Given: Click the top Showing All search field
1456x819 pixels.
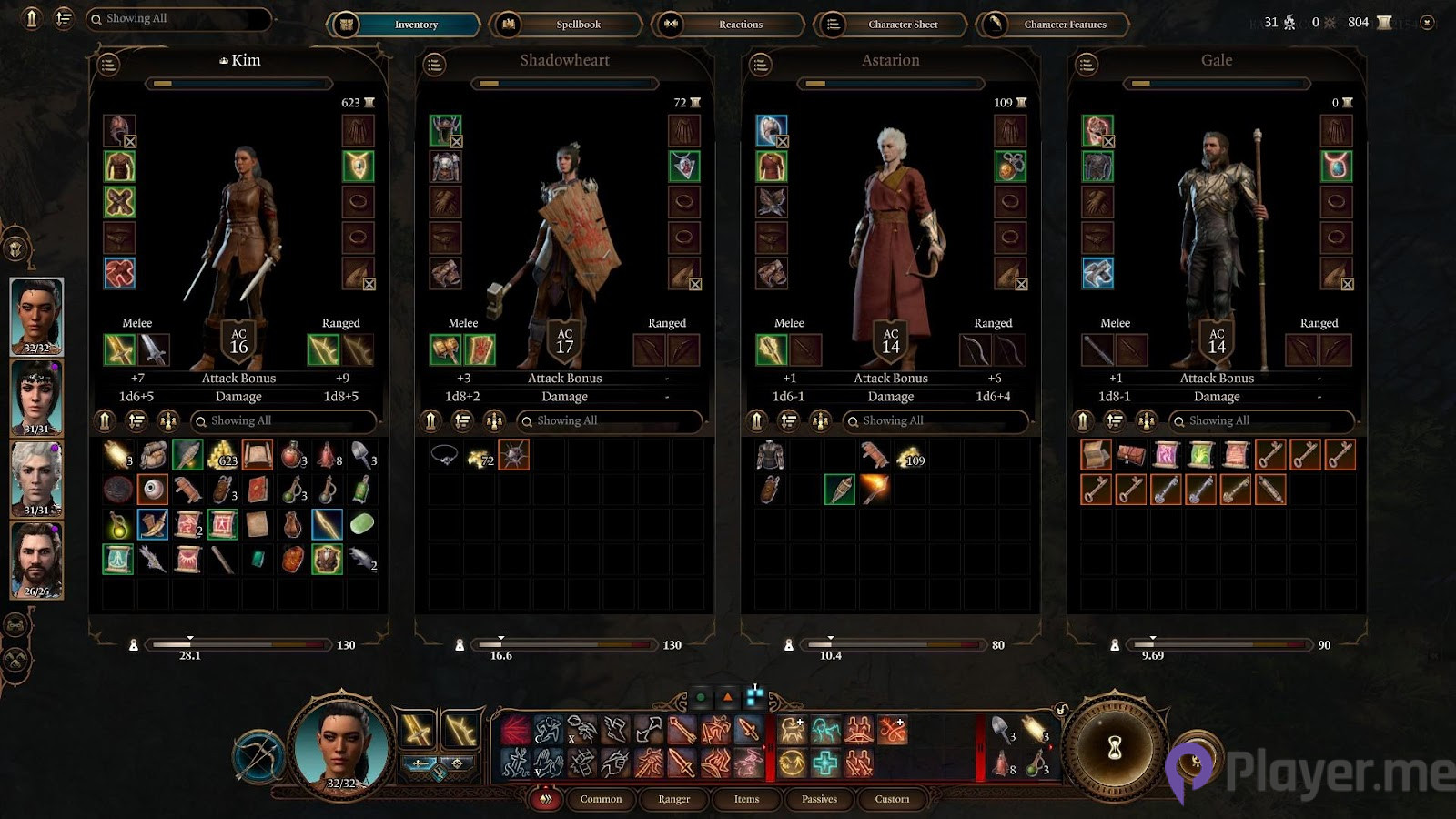Looking at the screenshot, I should pyautogui.click(x=179, y=19).
